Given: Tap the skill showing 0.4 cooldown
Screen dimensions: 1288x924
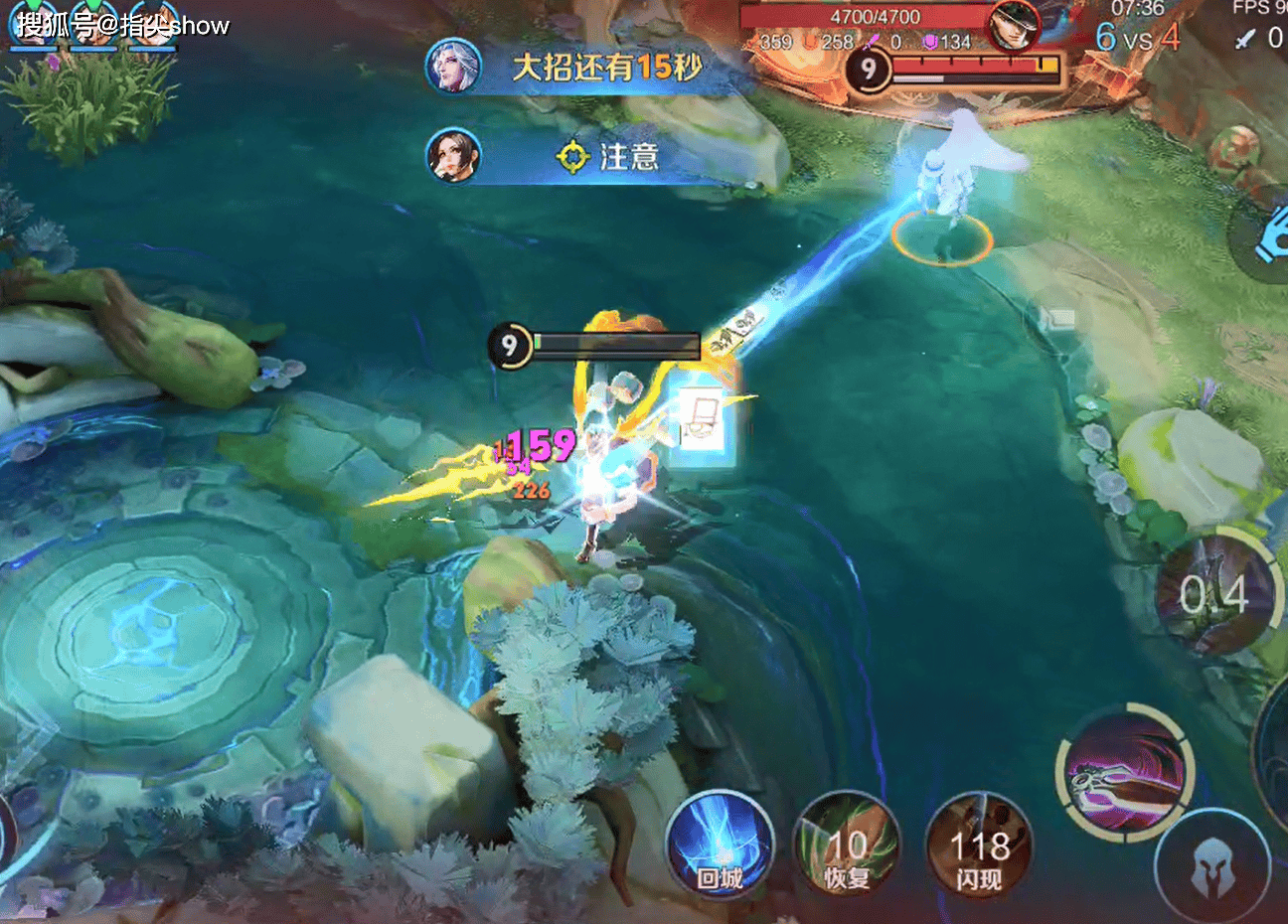Looking at the screenshot, I should click(x=1215, y=594).
